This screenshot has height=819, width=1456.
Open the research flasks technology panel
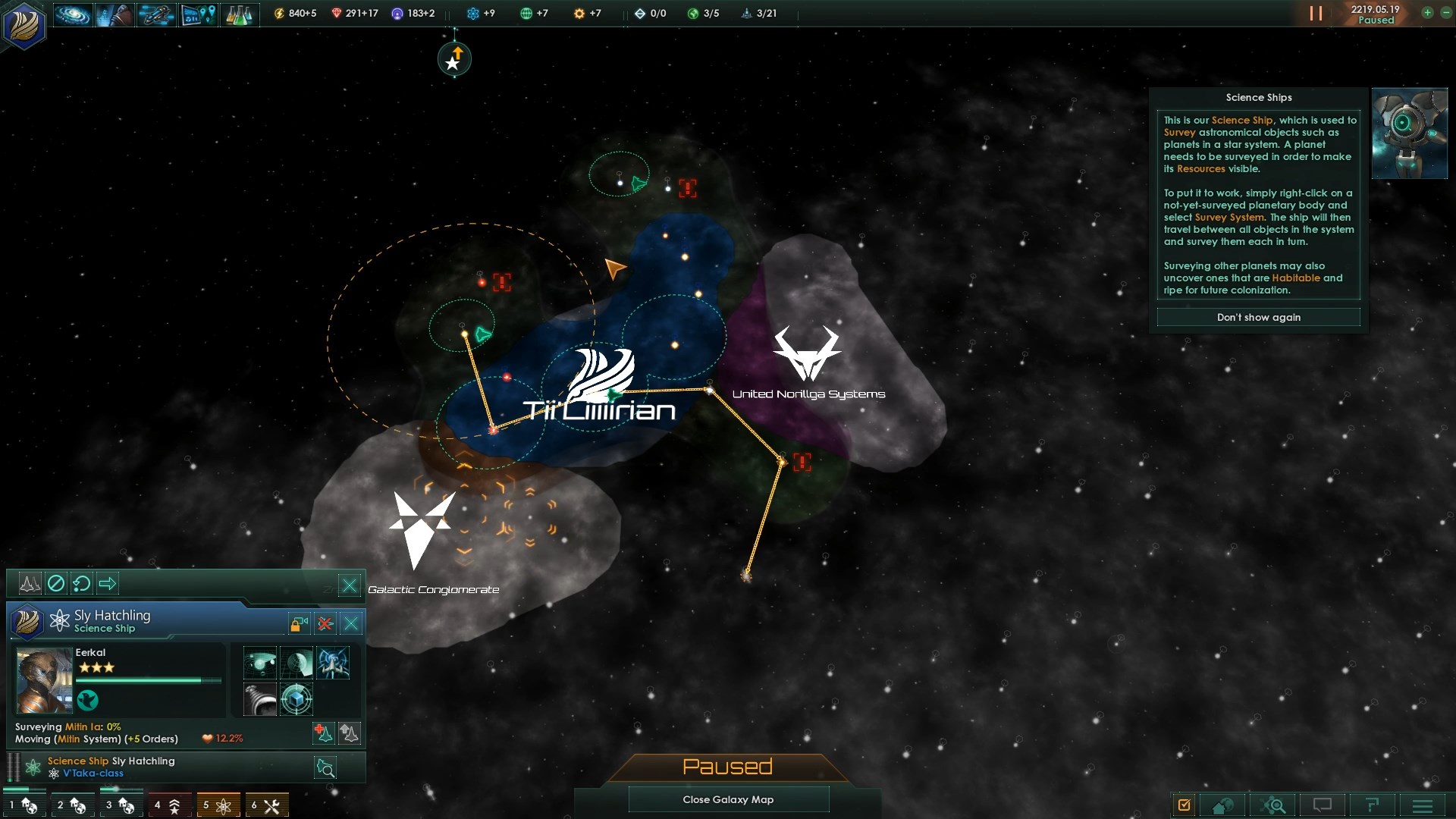click(239, 14)
